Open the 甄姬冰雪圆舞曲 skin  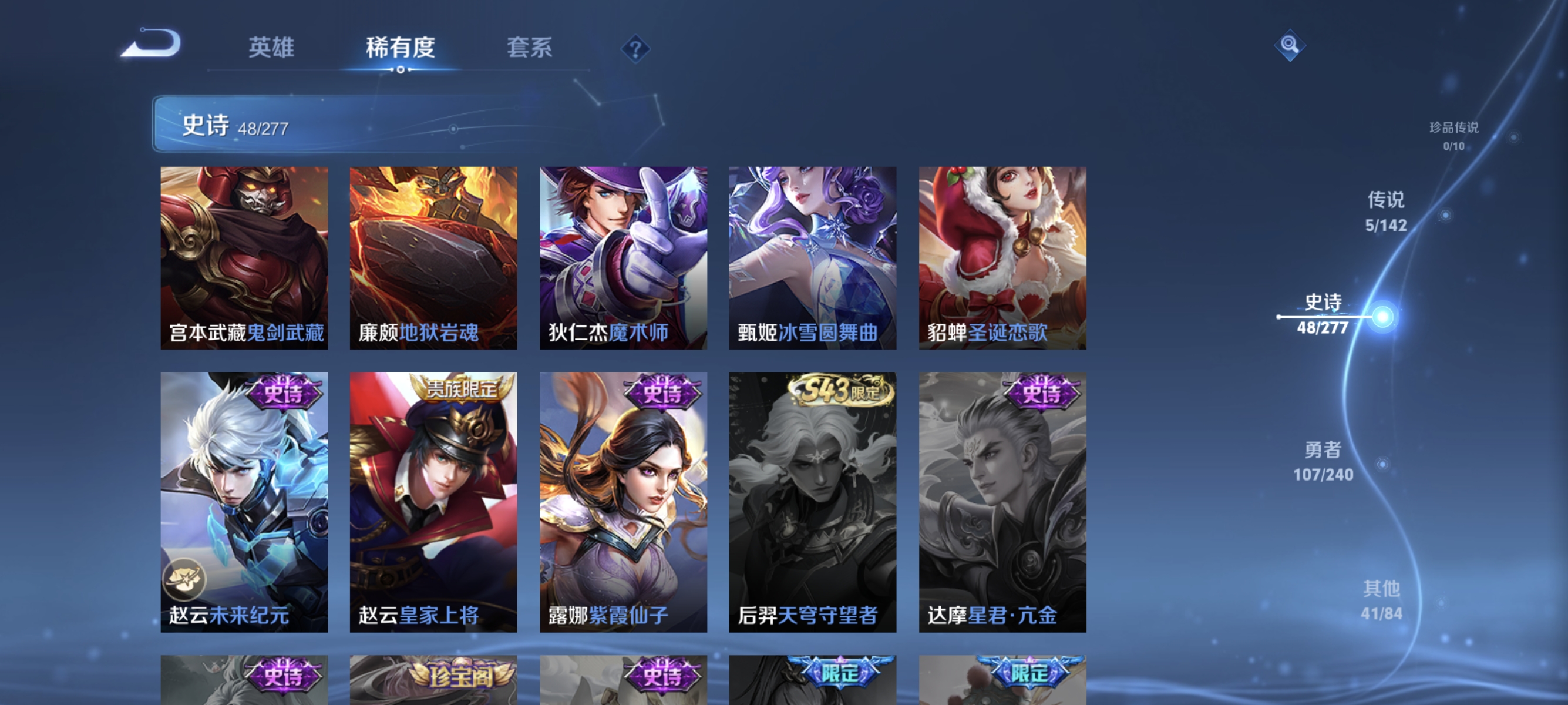click(813, 258)
